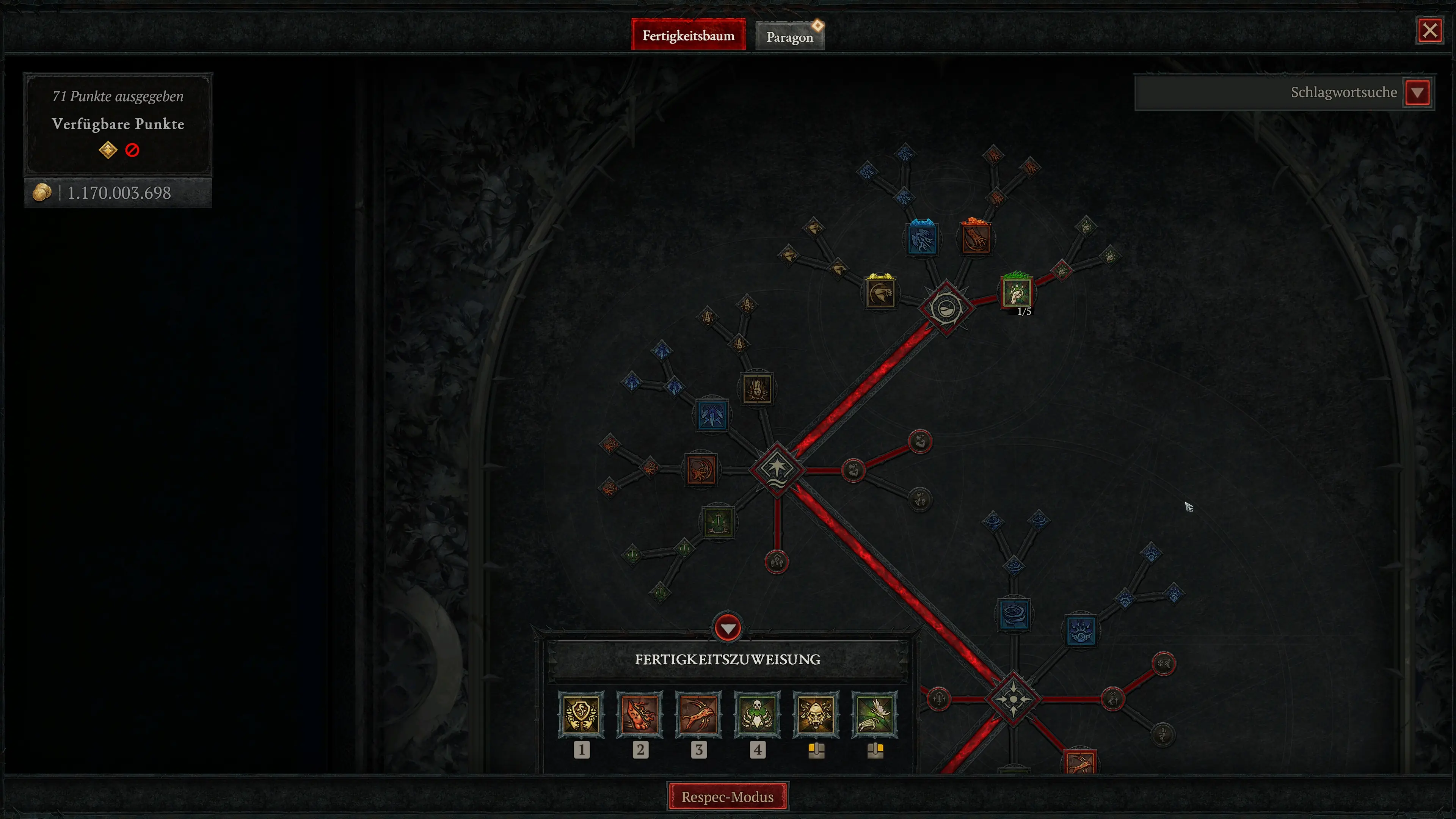Select the skill assigned to hotkey slot 1
This screenshot has height=819, width=1456.
(x=582, y=715)
